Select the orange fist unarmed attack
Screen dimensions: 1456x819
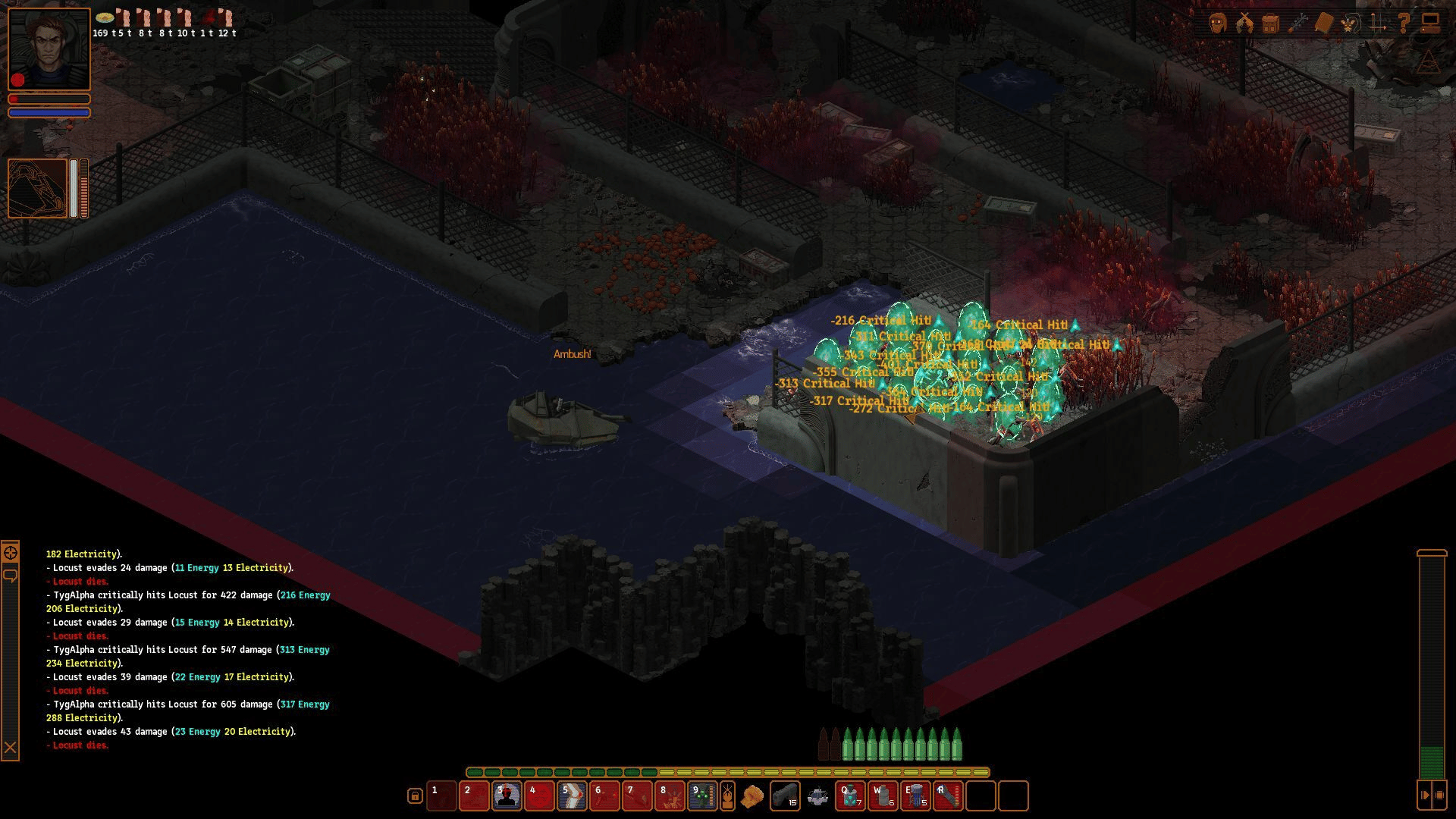point(752,796)
